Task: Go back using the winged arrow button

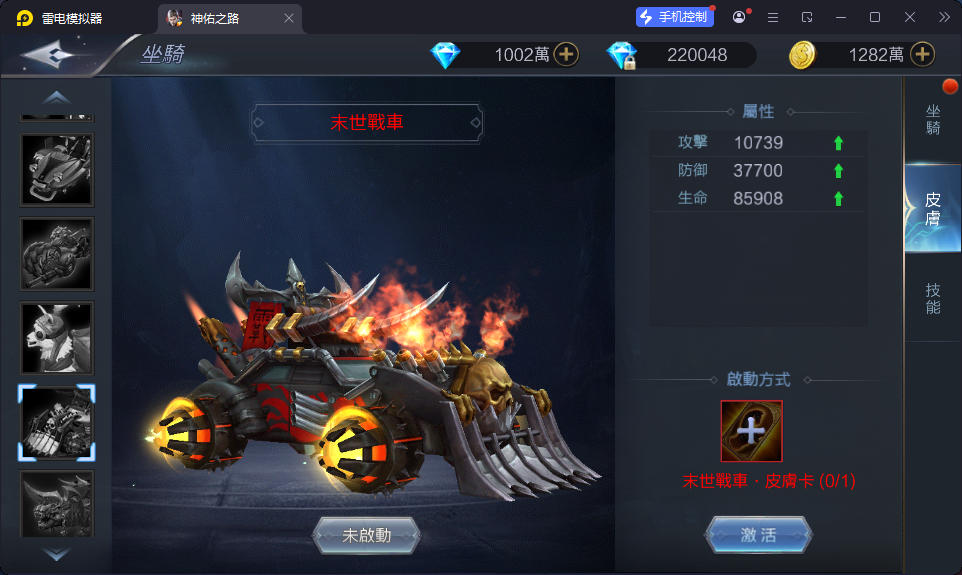Action: pos(52,55)
